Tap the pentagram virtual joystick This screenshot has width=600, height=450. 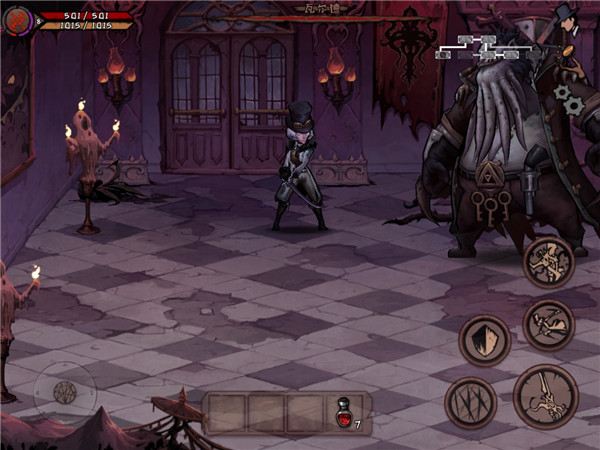pyautogui.click(x=66, y=392)
